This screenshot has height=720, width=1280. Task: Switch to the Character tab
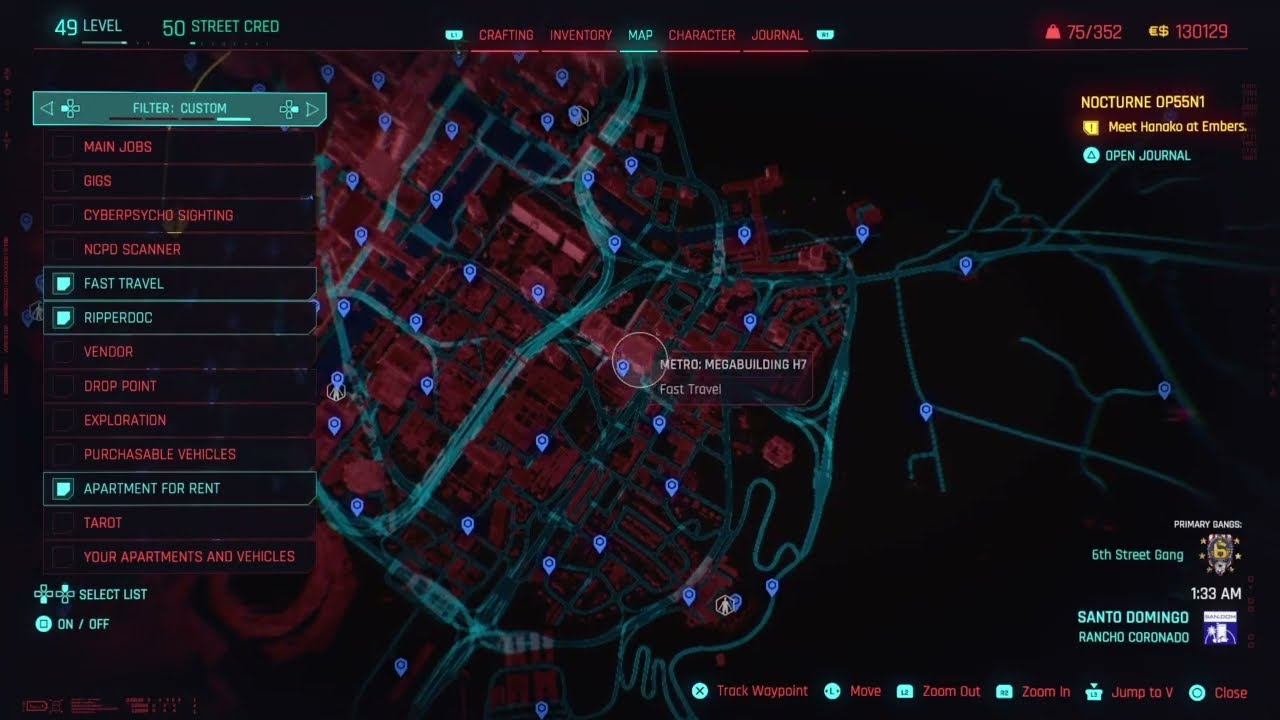[x=701, y=35]
